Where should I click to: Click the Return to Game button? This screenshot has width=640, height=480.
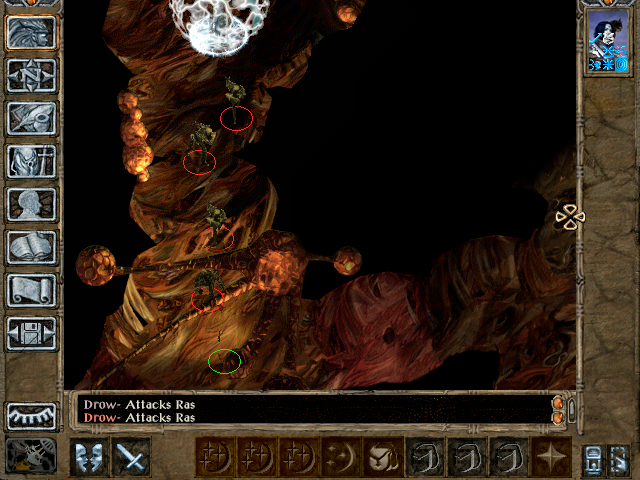pyautogui.click(x=31, y=33)
